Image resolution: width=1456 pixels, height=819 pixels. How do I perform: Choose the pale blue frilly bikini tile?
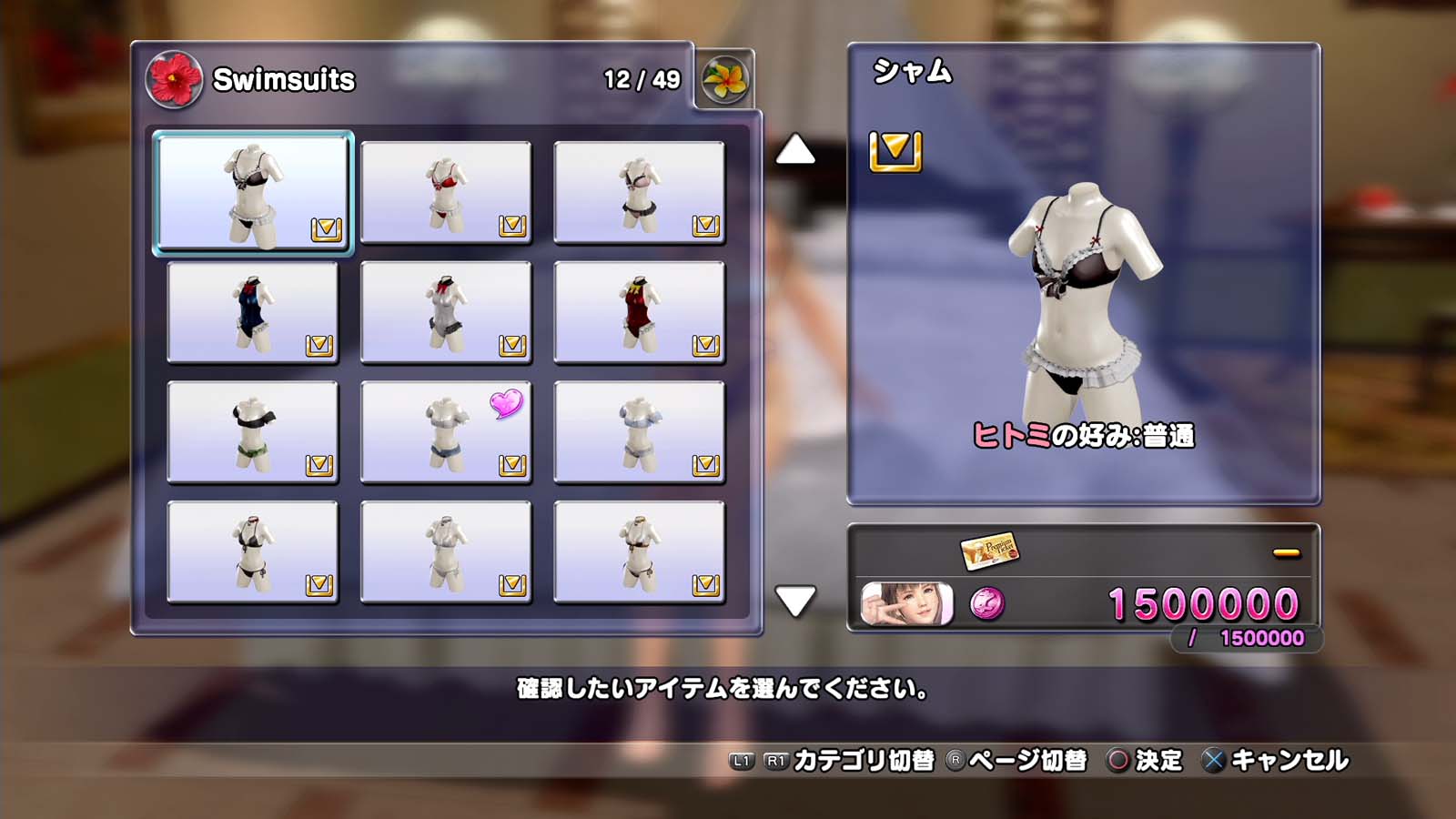click(639, 432)
